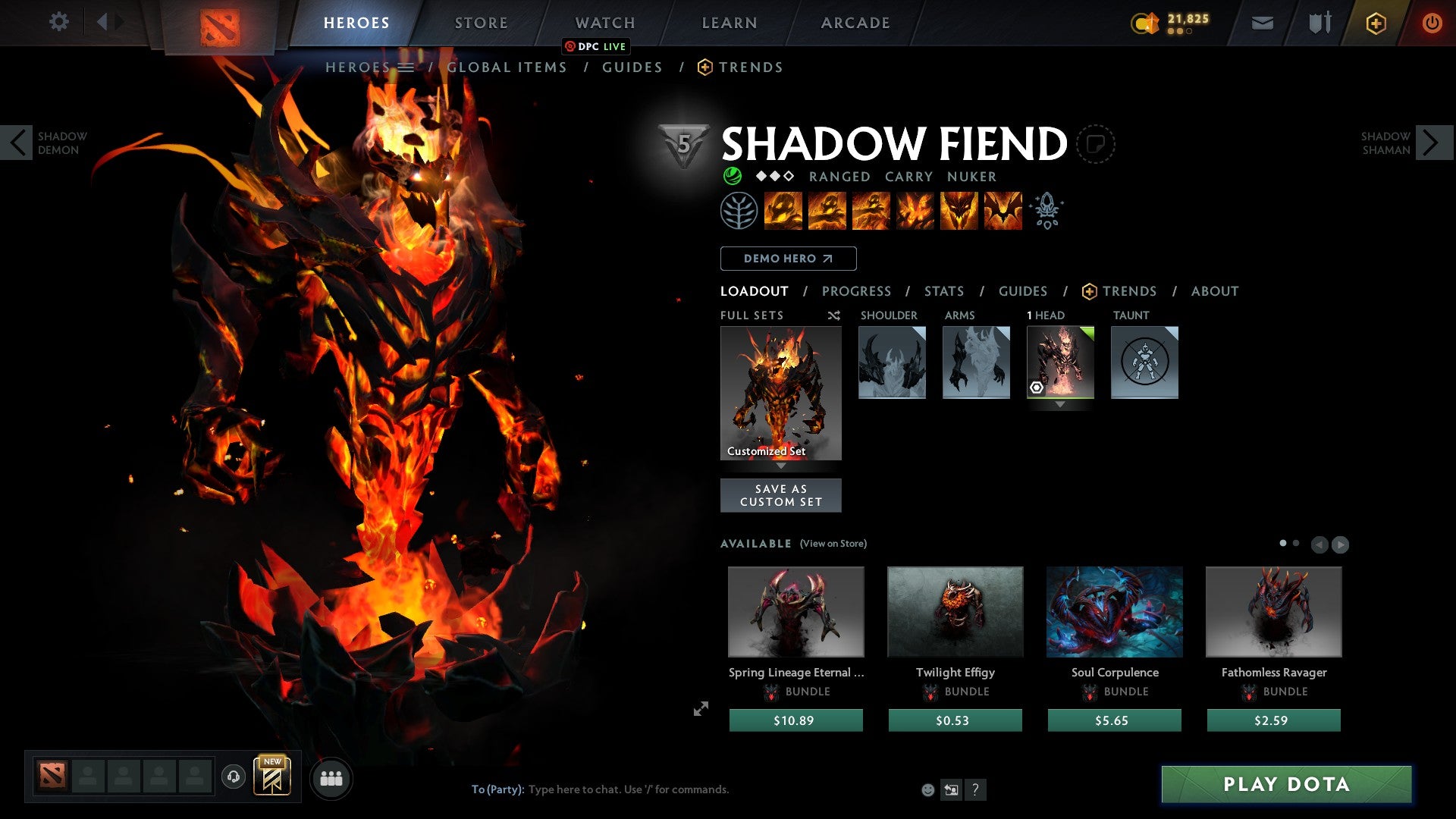Shuffle a random full set
Viewport: 1456px width, 819px height.
pos(834,315)
